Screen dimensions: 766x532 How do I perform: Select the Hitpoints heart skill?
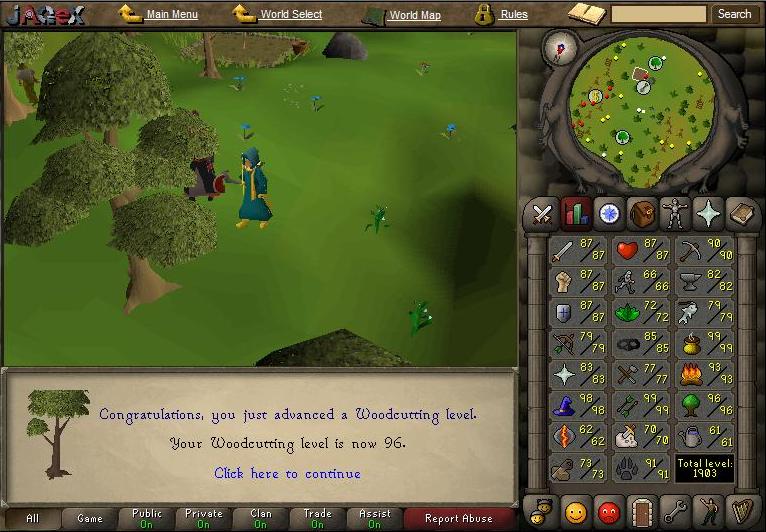641,250
